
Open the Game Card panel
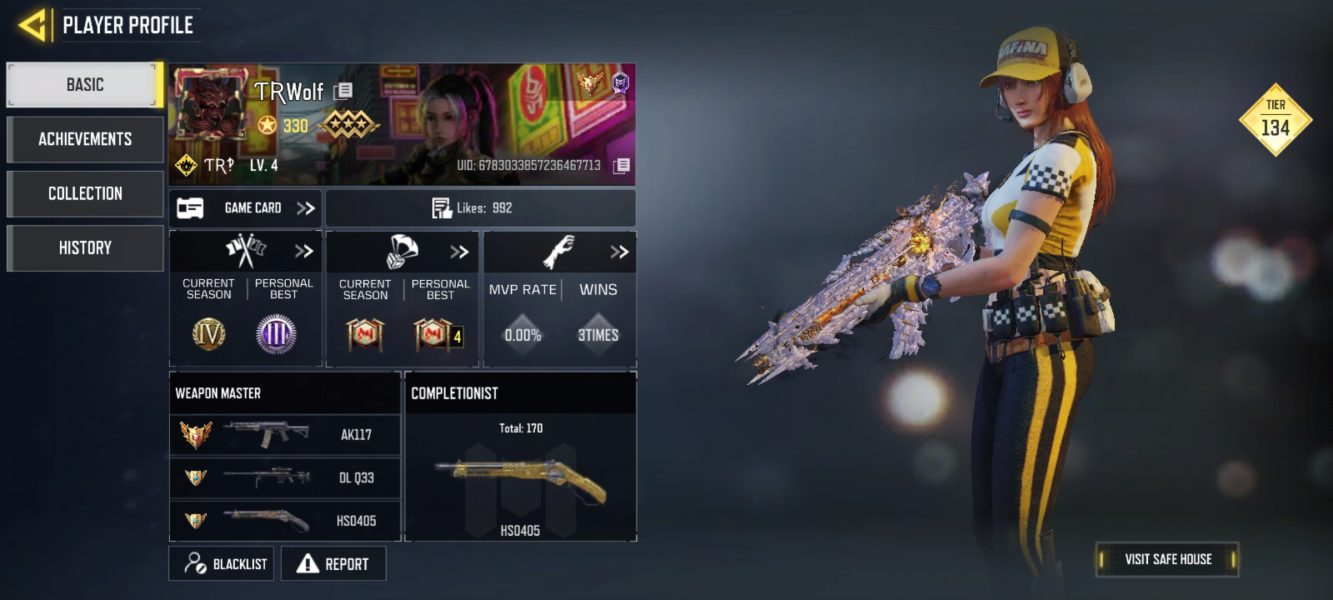point(245,208)
